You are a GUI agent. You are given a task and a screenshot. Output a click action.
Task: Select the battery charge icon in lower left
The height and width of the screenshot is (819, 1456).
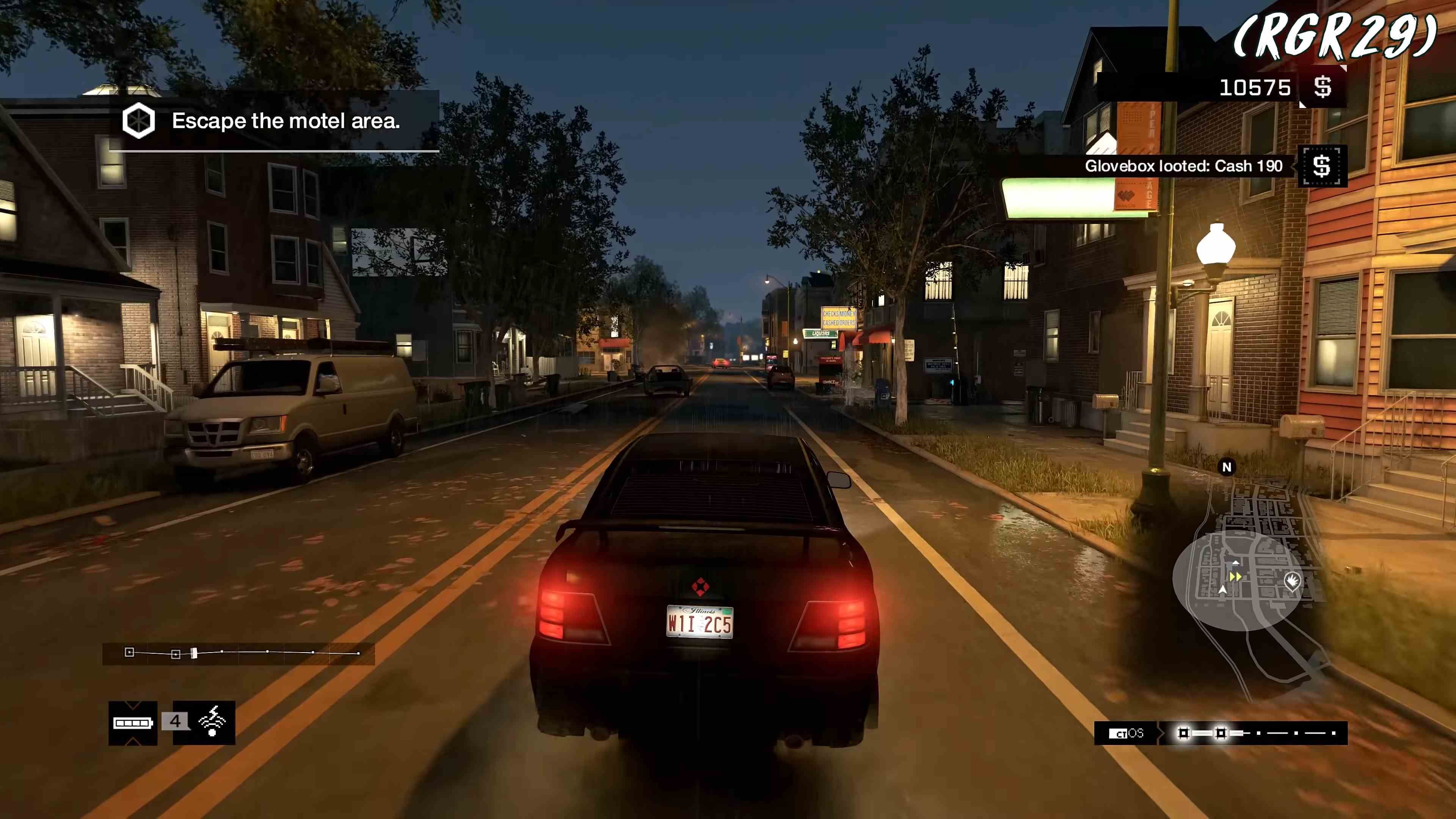coord(132,723)
